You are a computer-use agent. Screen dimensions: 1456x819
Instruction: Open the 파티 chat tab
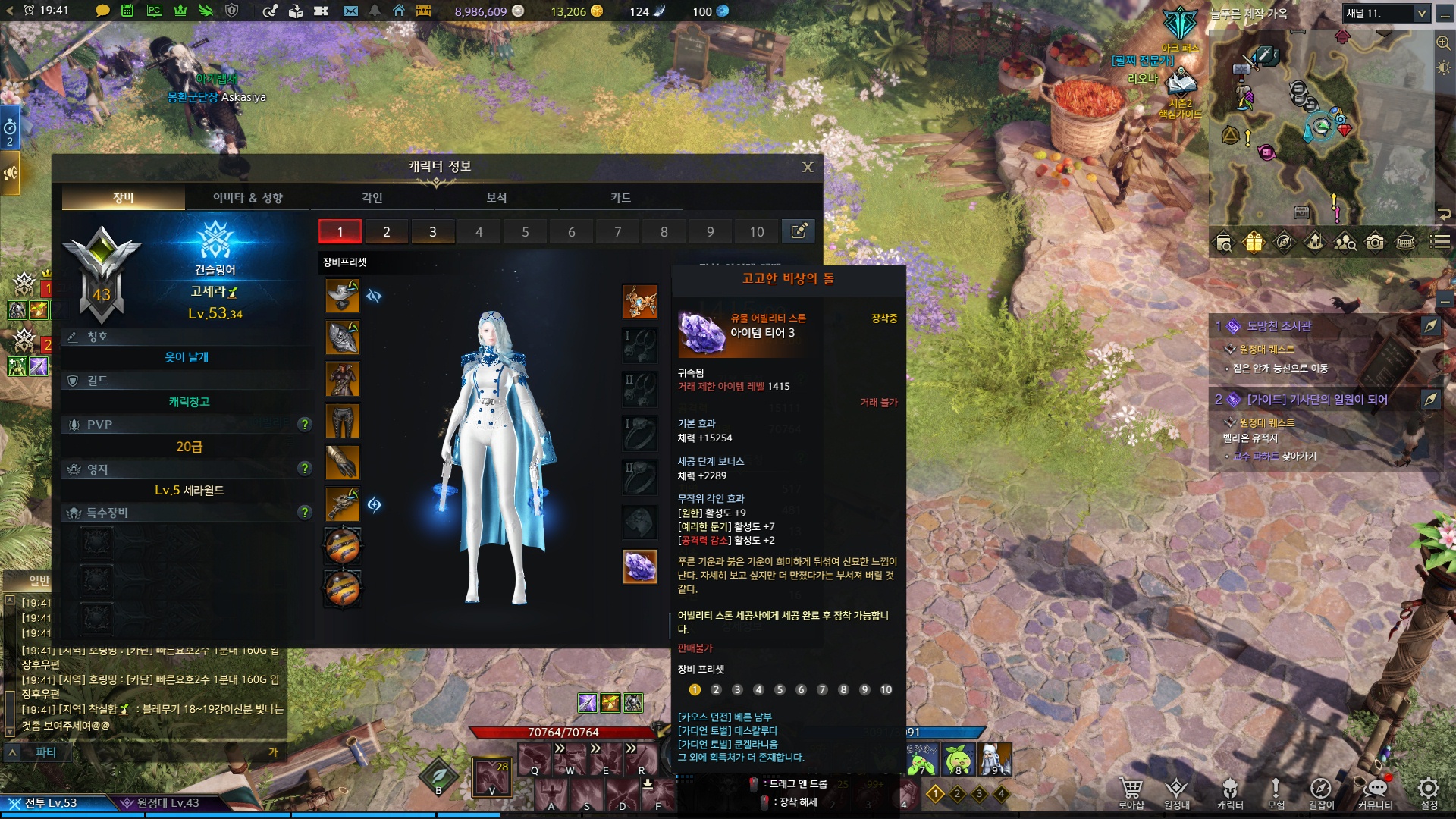pos(45,752)
